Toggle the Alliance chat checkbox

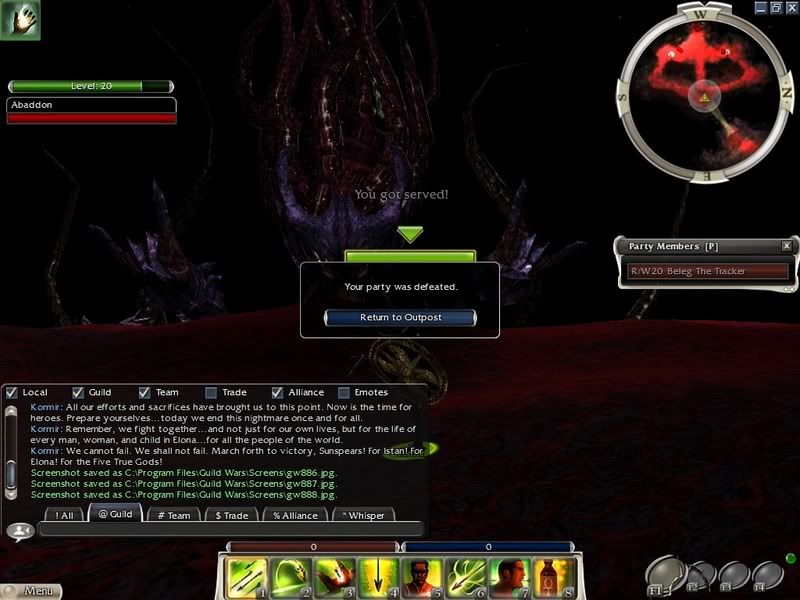(278, 392)
